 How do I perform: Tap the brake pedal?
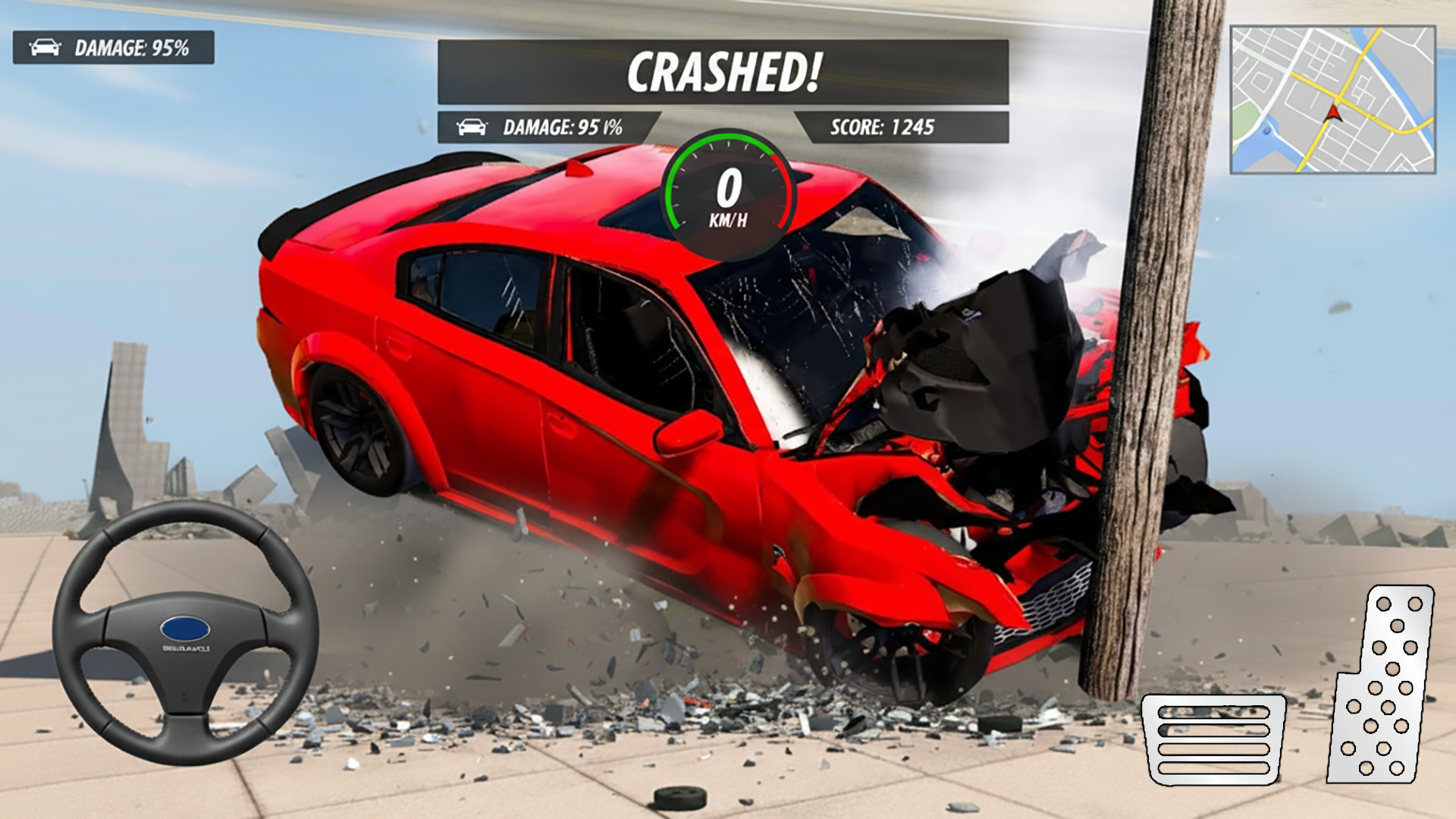(x=1213, y=739)
